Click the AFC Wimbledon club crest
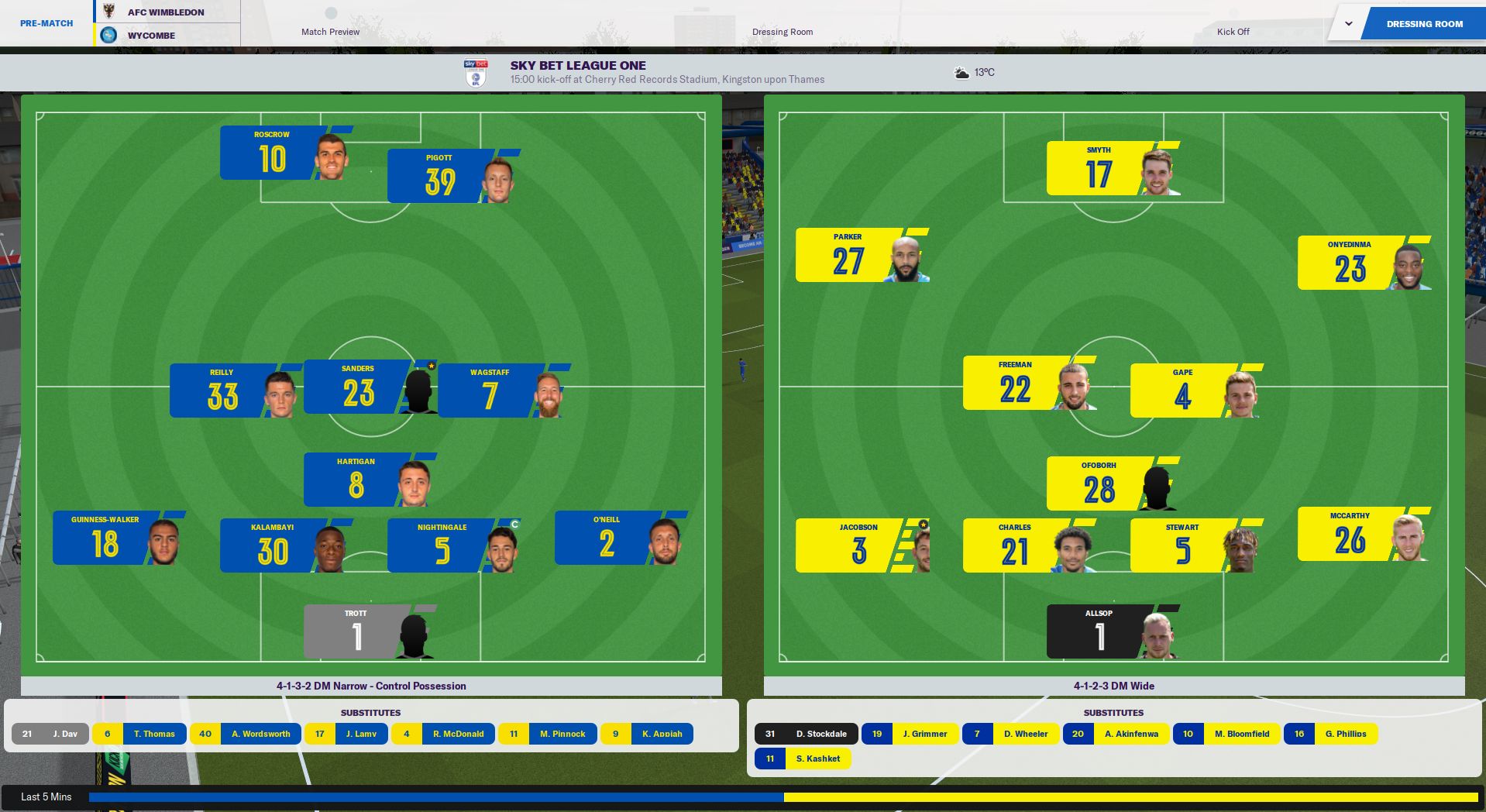The width and height of the screenshot is (1486, 812). tap(108, 12)
